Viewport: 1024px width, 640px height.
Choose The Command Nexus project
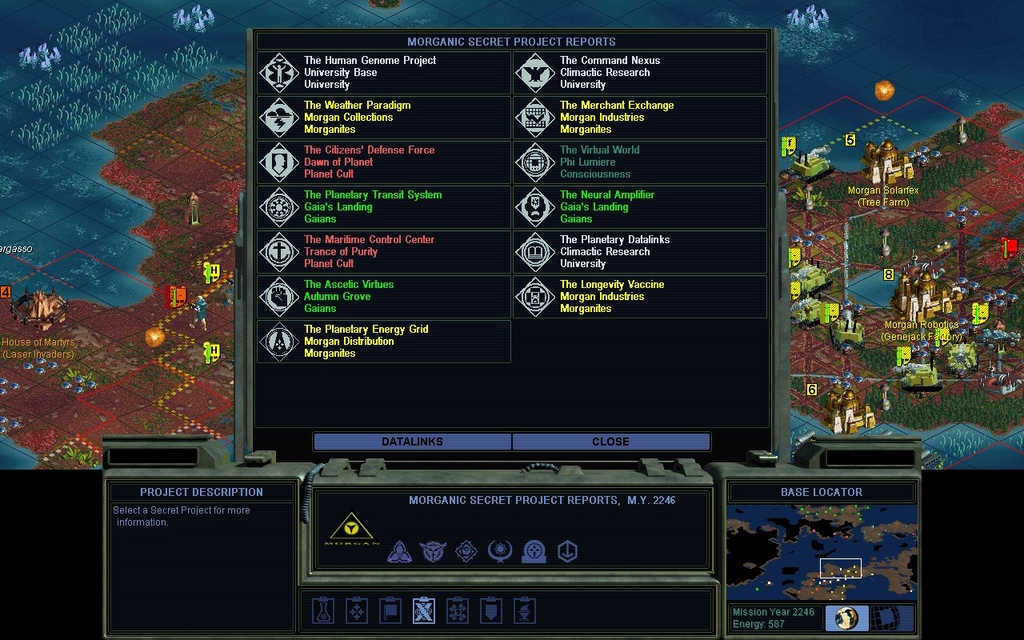point(640,73)
